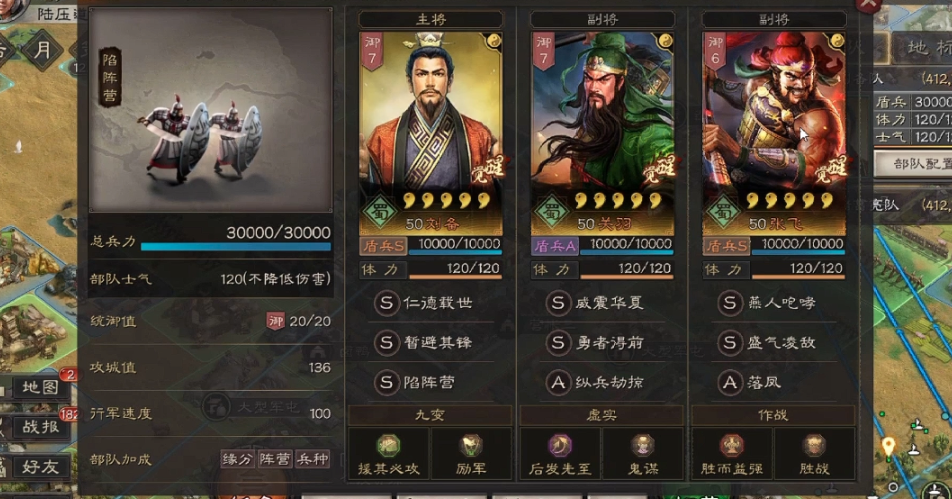Image resolution: width=952 pixels, height=499 pixels.
Task: Check the 落凤 skill entry
Action: pos(773,381)
